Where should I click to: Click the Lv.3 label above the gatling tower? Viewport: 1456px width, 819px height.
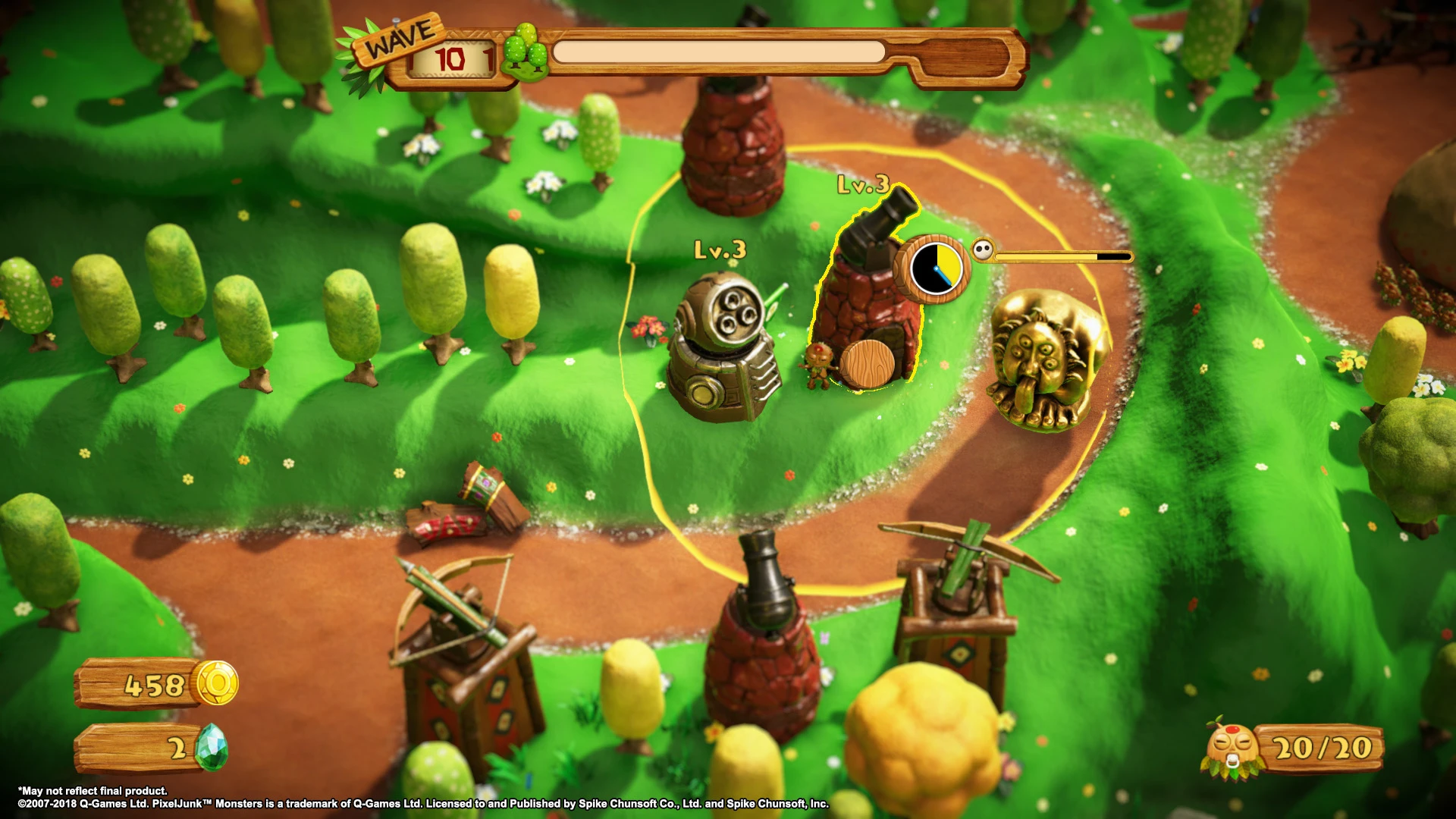click(720, 248)
